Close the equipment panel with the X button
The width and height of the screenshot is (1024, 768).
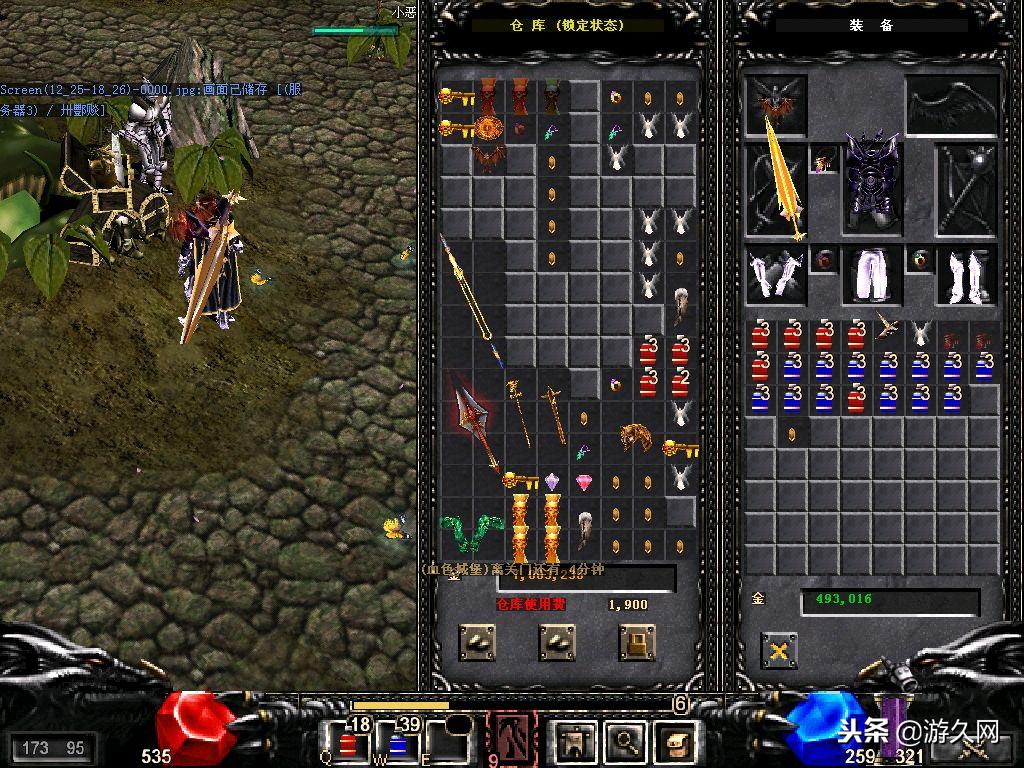click(778, 651)
